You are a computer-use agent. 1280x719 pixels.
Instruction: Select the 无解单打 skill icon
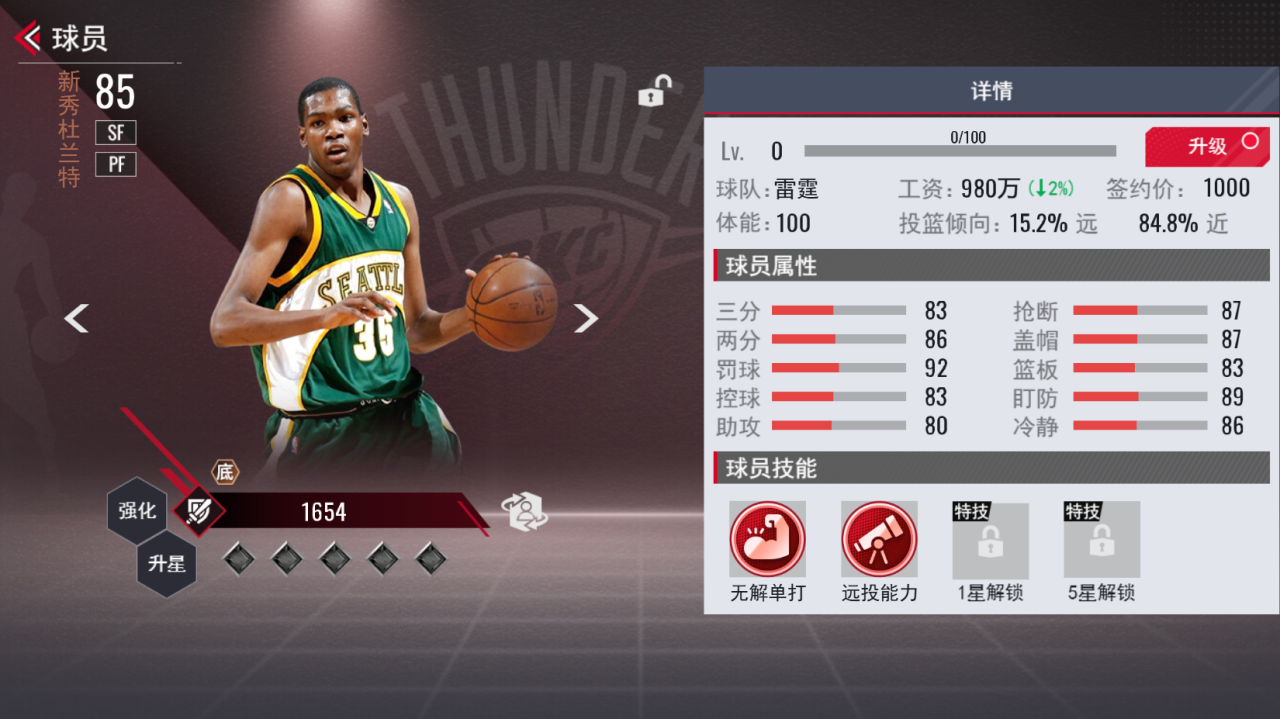767,540
